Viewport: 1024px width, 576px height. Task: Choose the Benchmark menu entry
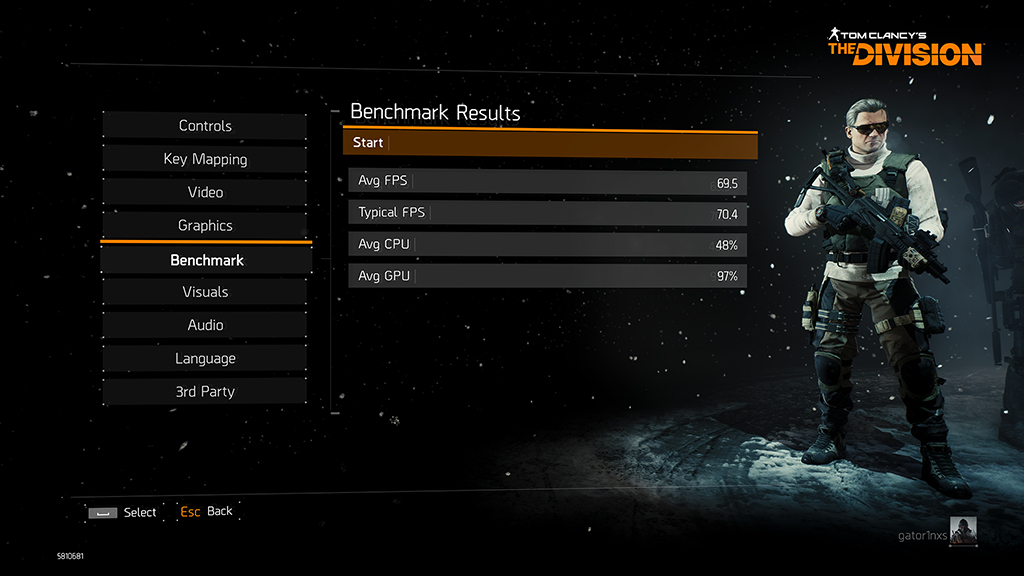206,260
